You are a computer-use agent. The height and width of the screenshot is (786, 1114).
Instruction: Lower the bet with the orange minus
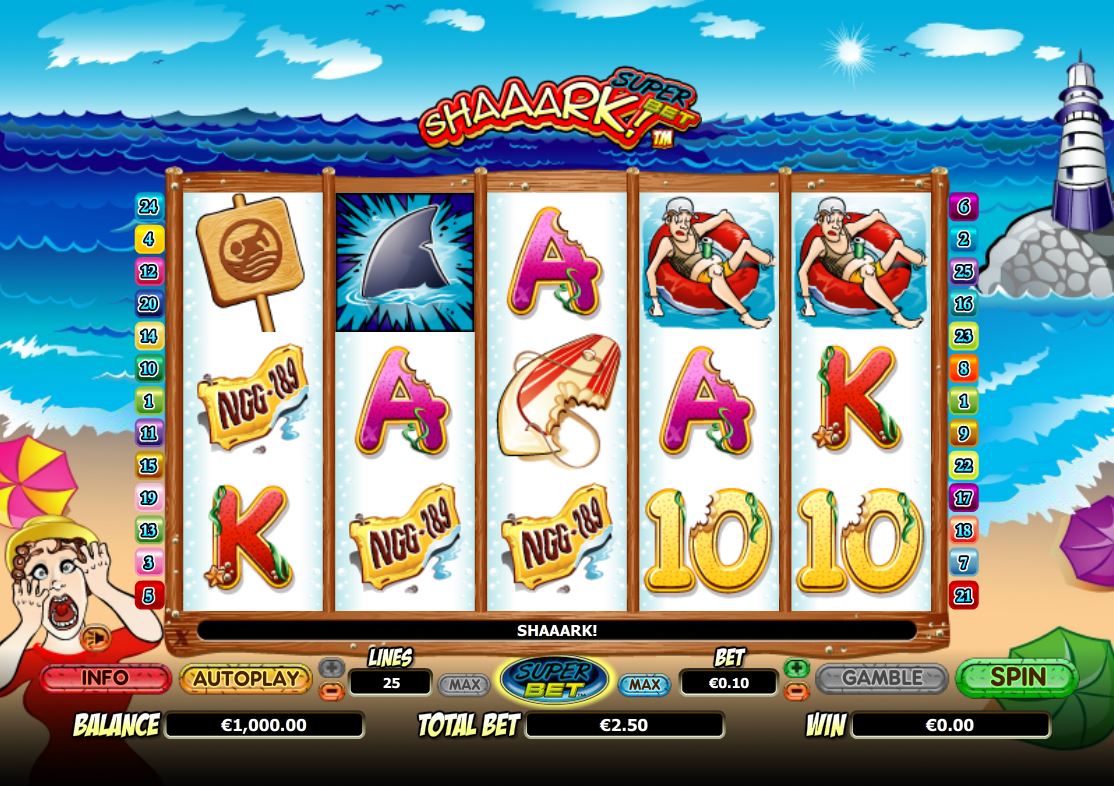[796, 691]
